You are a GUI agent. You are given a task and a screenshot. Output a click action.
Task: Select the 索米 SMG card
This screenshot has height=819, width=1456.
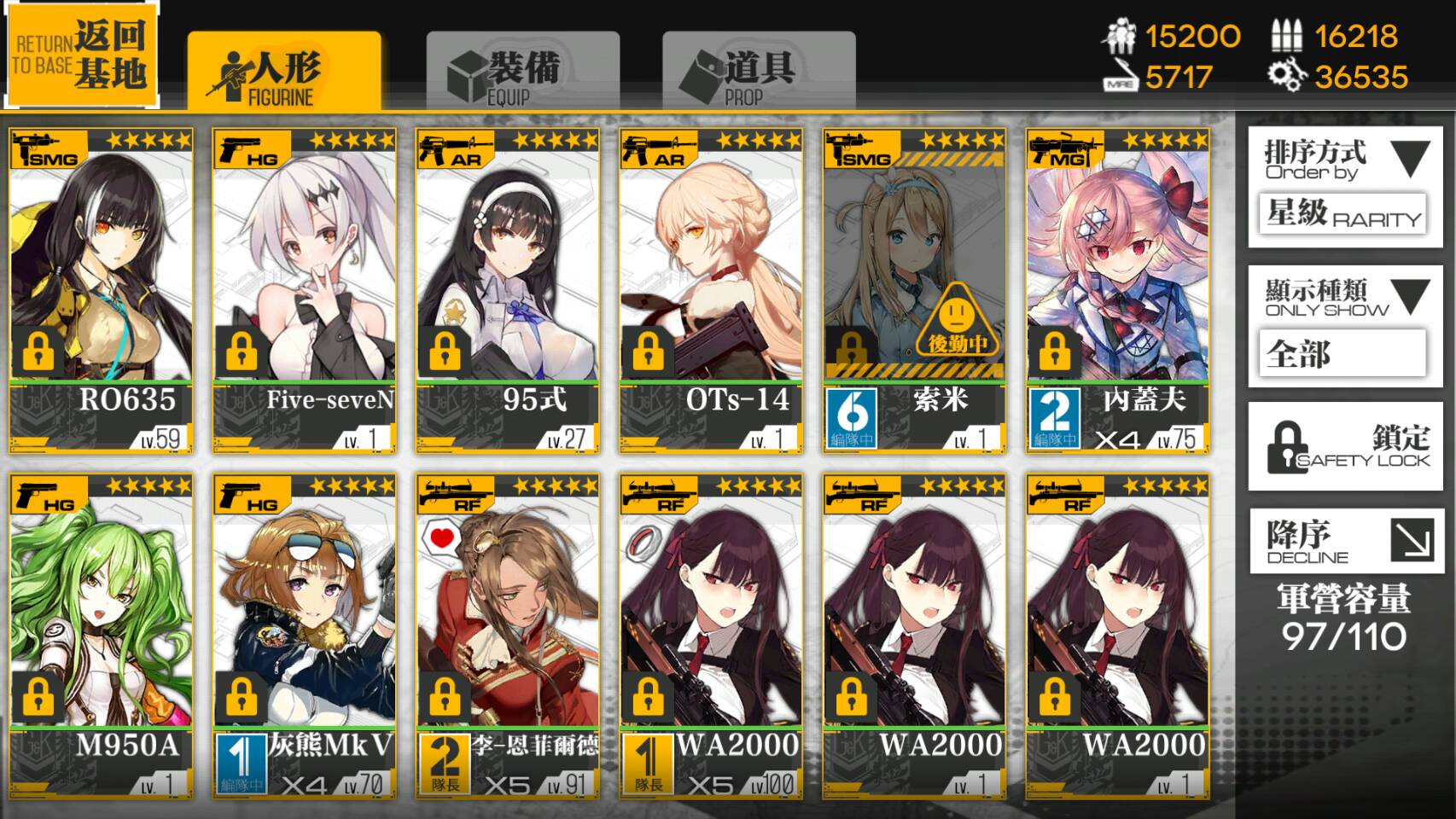tap(914, 290)
